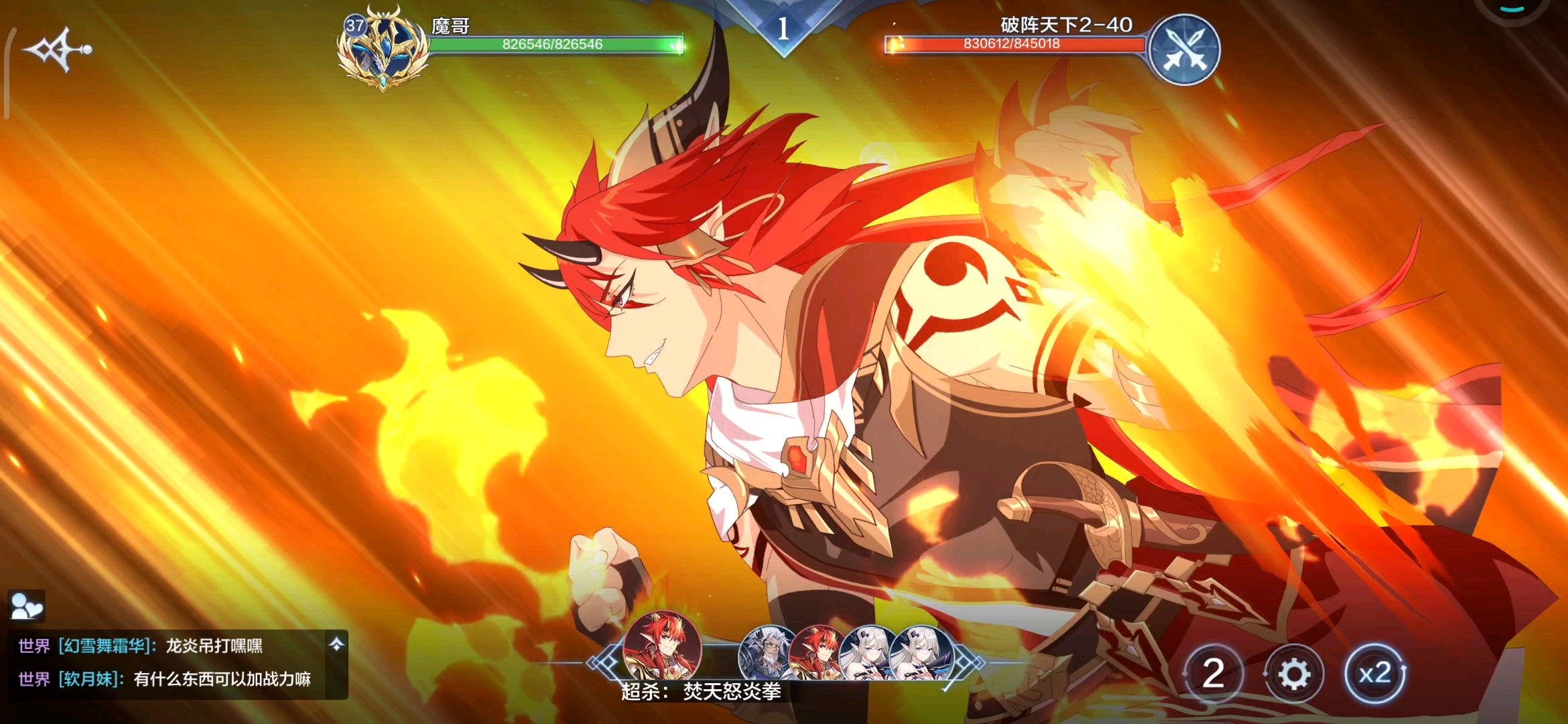Expand the chat box with the arrow

(x=336, y=644)
